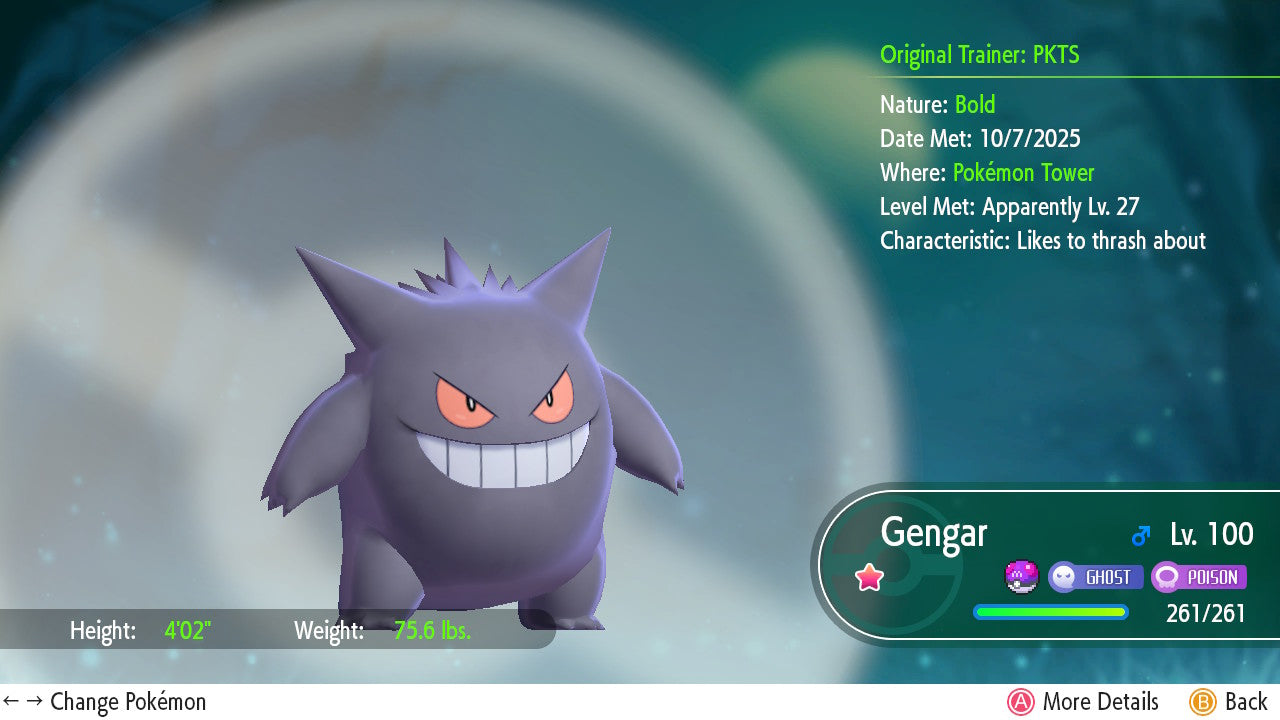1280x720 pixels.
Task: Click the Poison type badge
Action: [1198, 577]
